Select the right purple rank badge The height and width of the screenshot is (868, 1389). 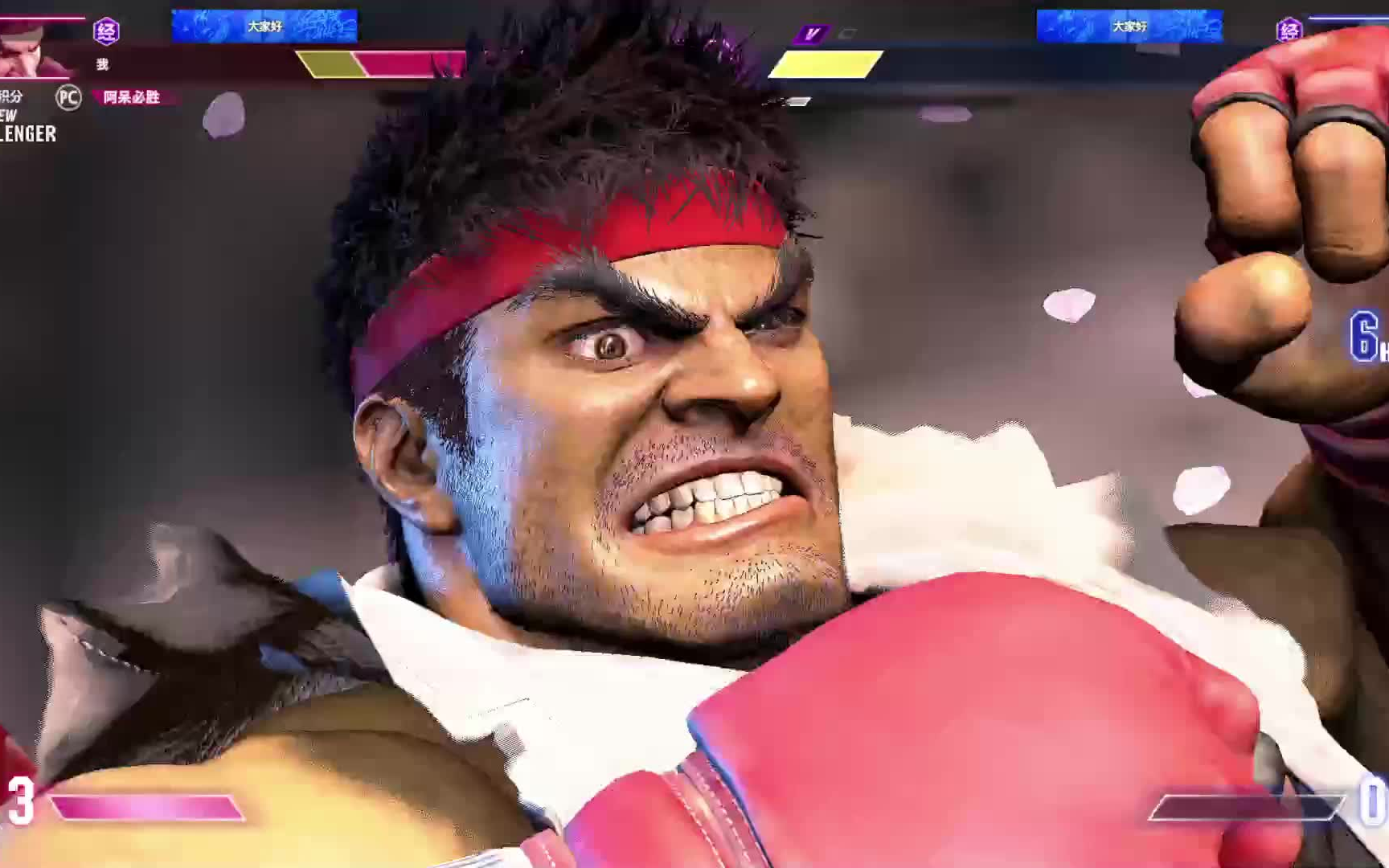click(x=1289, y=31)
